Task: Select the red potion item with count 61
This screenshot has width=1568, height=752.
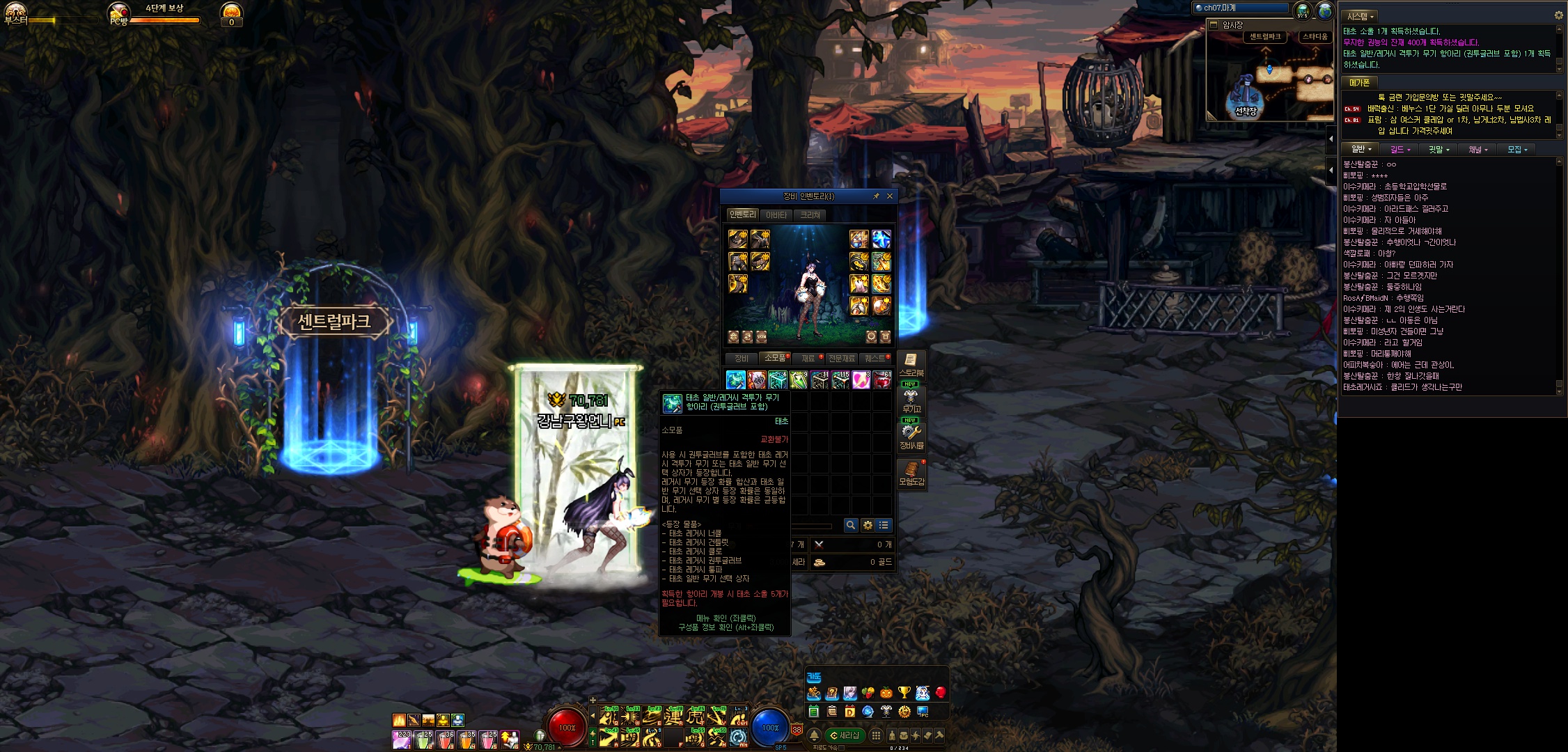Action: [882, 379]
